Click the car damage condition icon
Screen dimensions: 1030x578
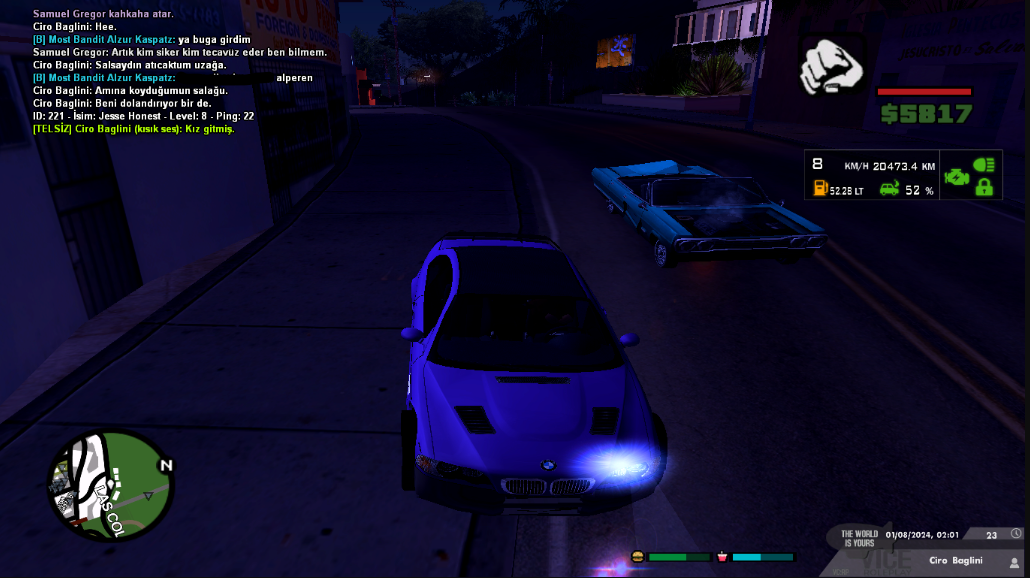888,188
